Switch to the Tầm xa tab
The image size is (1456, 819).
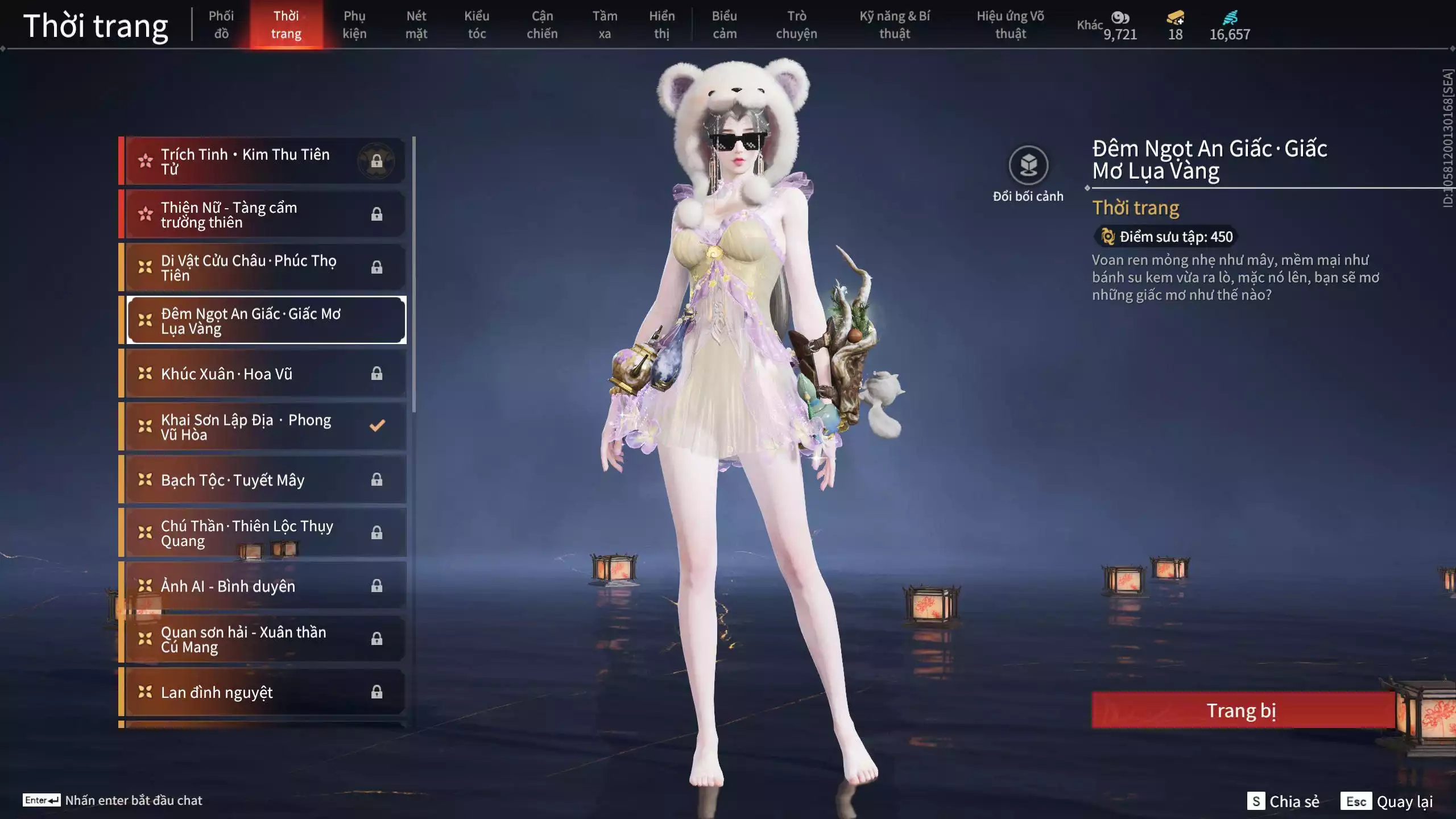(605, 24)
